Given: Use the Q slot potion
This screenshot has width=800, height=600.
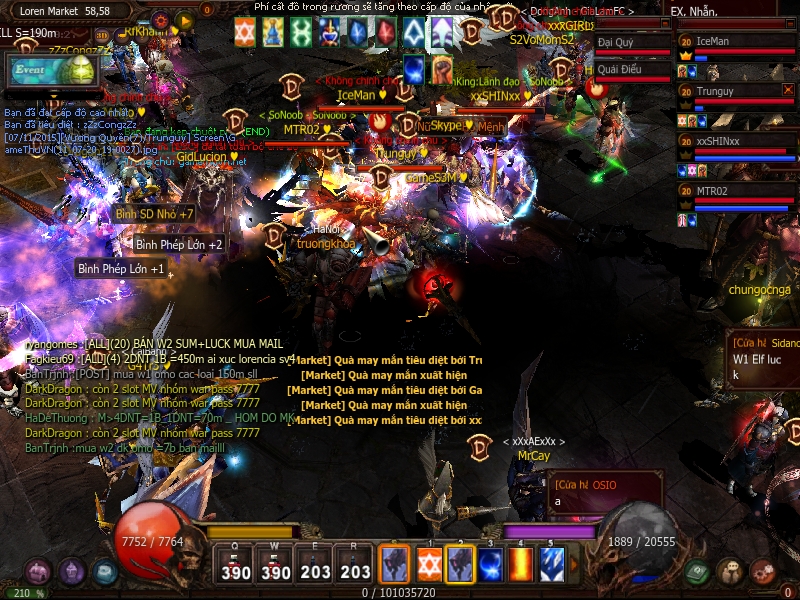Looking at the screenshot, I should [x=236, y=565].
